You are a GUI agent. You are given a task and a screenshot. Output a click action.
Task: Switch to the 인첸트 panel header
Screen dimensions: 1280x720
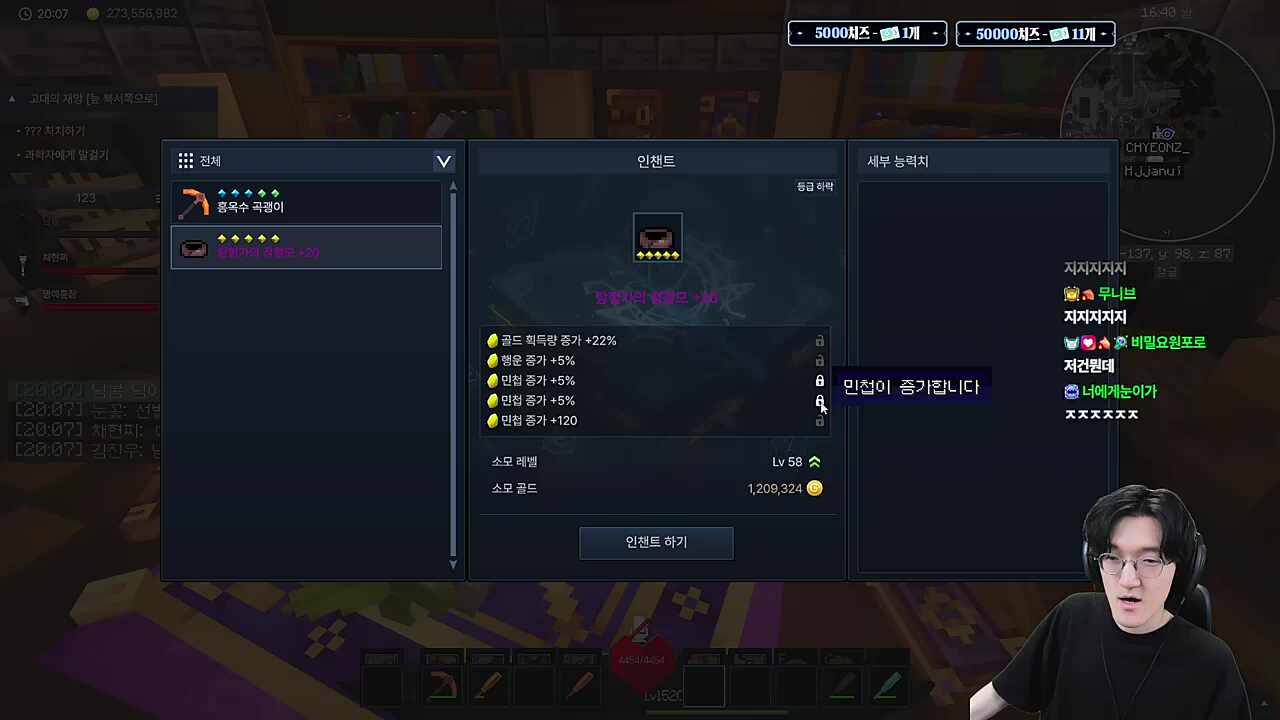click(656, 160)
